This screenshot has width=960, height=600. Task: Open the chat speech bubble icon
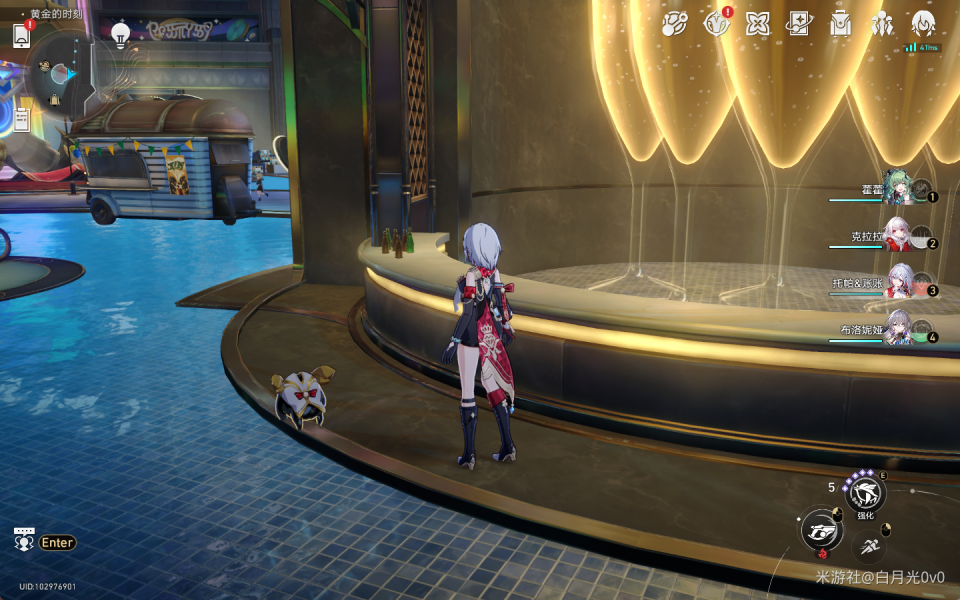point(24,539)
